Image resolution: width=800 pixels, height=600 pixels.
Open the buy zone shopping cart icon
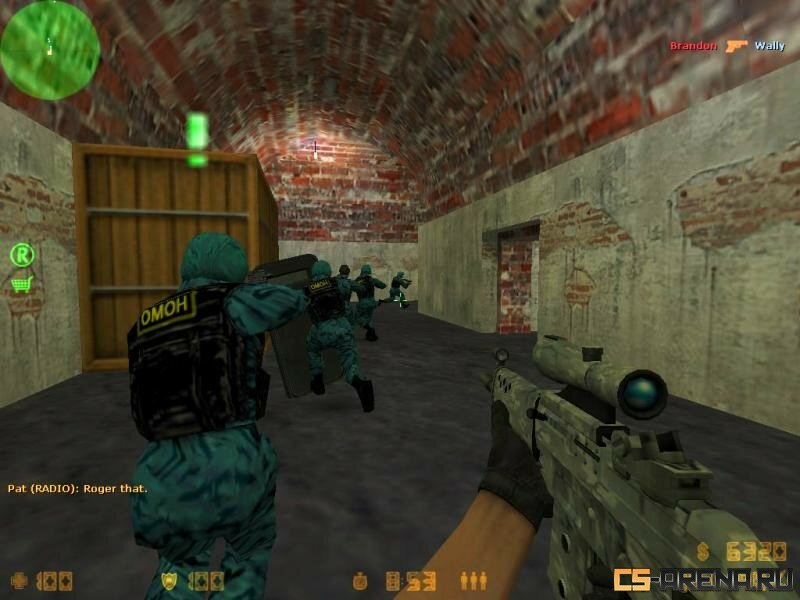point(21,284)
